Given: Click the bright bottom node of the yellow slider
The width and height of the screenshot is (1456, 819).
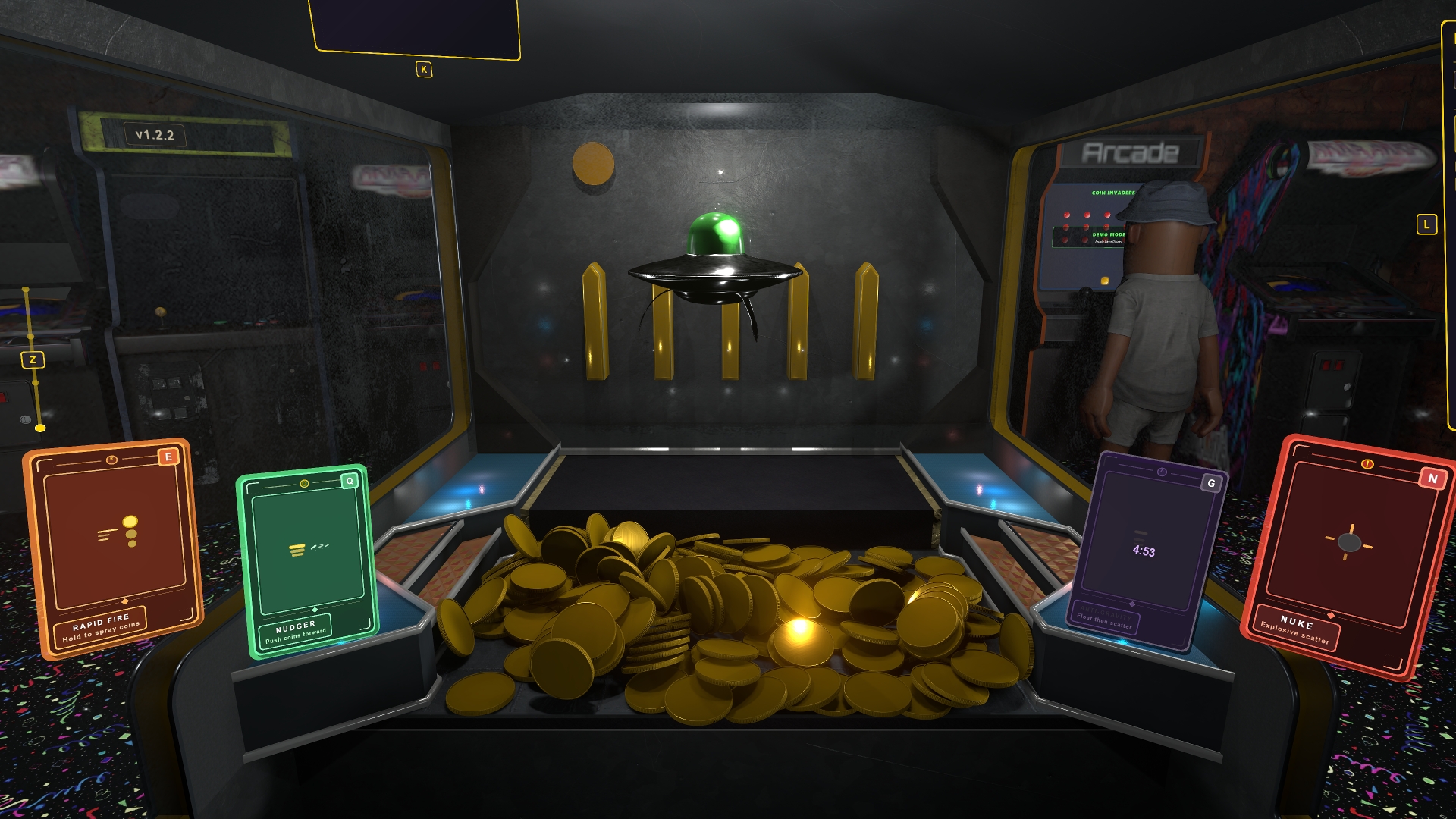Looking at the screenshot, I should 40,428.
